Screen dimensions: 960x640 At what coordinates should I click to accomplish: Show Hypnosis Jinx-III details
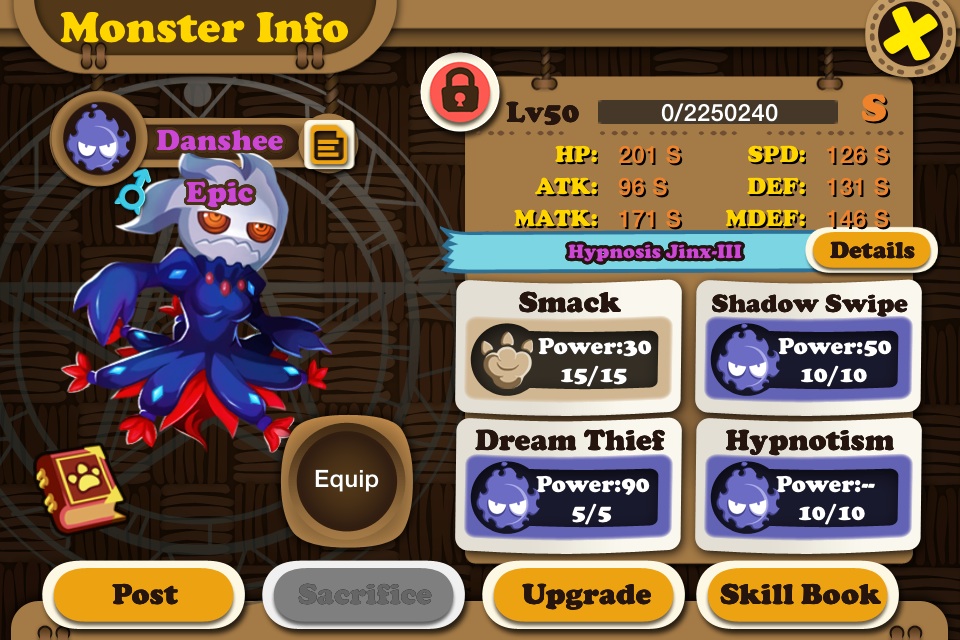871,250
